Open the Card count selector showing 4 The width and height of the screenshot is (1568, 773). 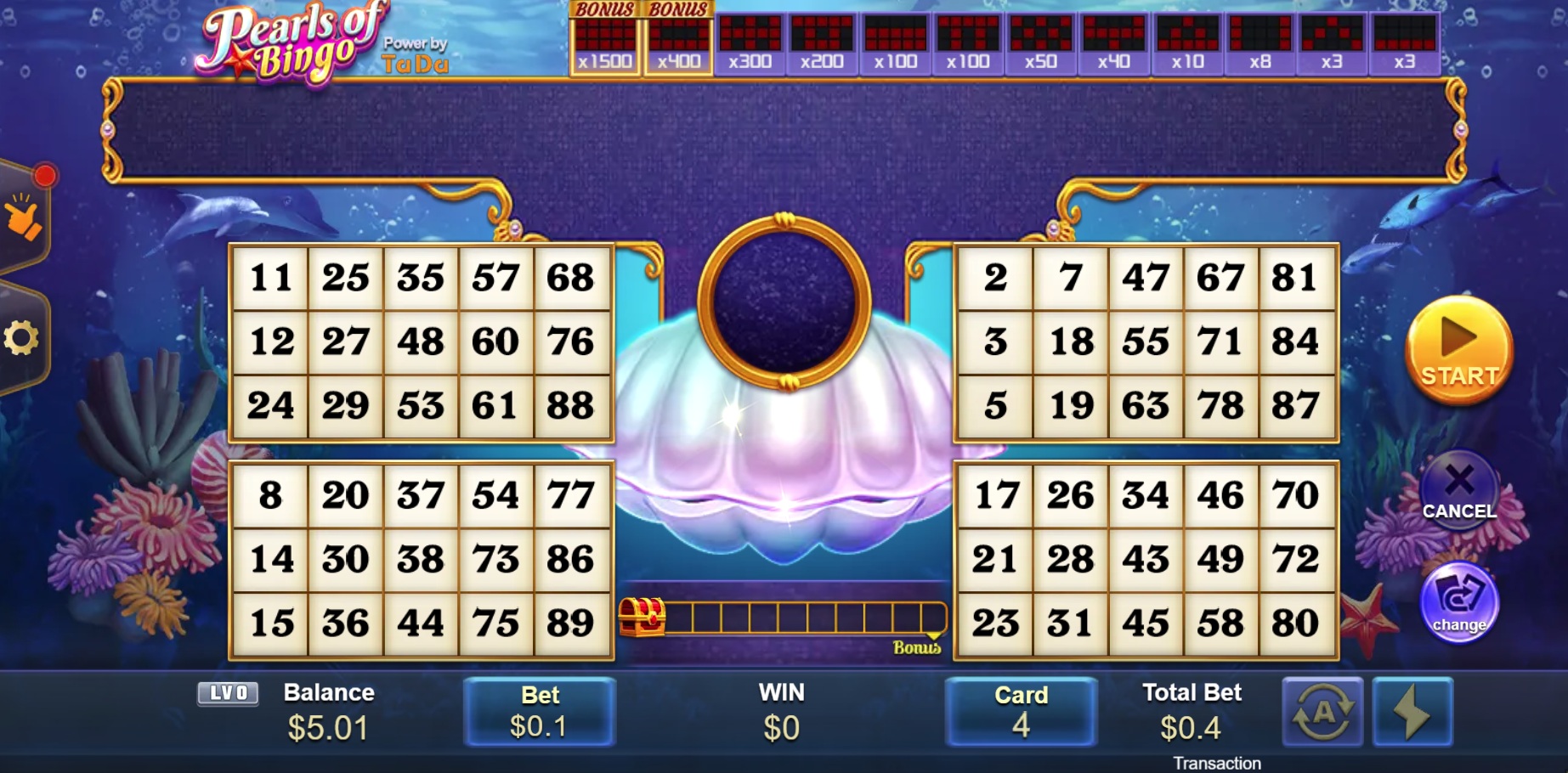click(x=1022, y=712)
